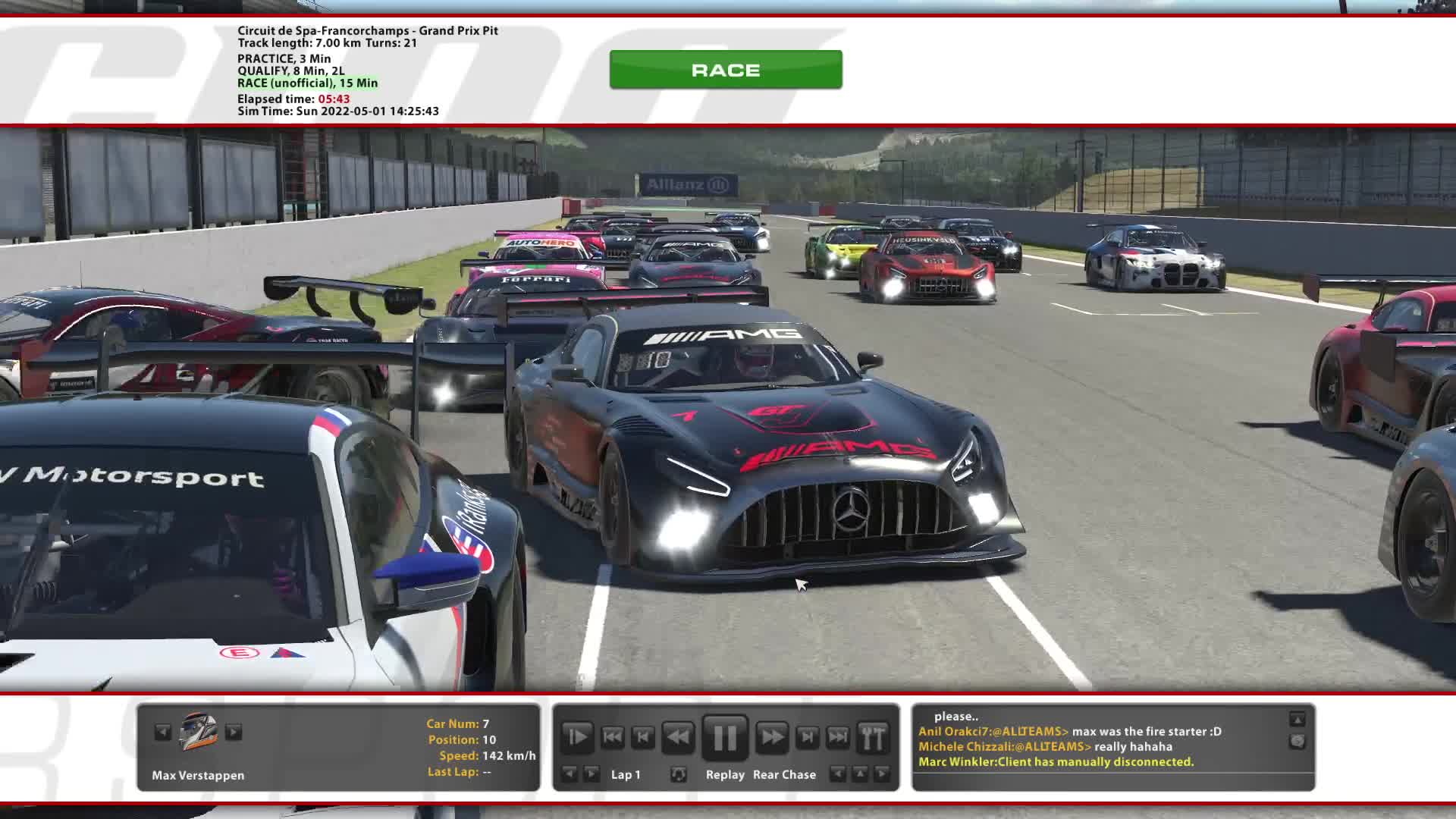Click the speech bubble chat icon
Screen dimensions: 1456x819
[1298, 741]
